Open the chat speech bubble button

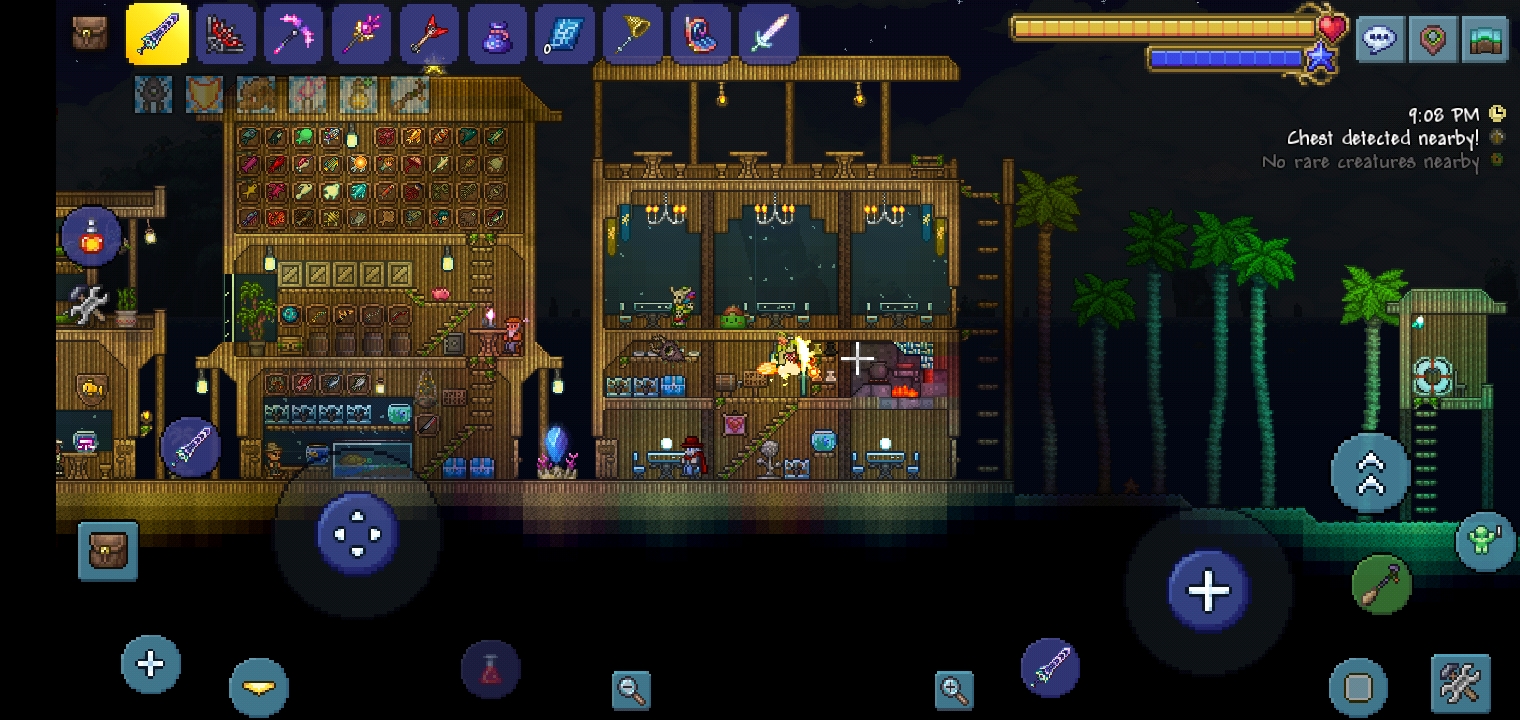coord(1380,39)
